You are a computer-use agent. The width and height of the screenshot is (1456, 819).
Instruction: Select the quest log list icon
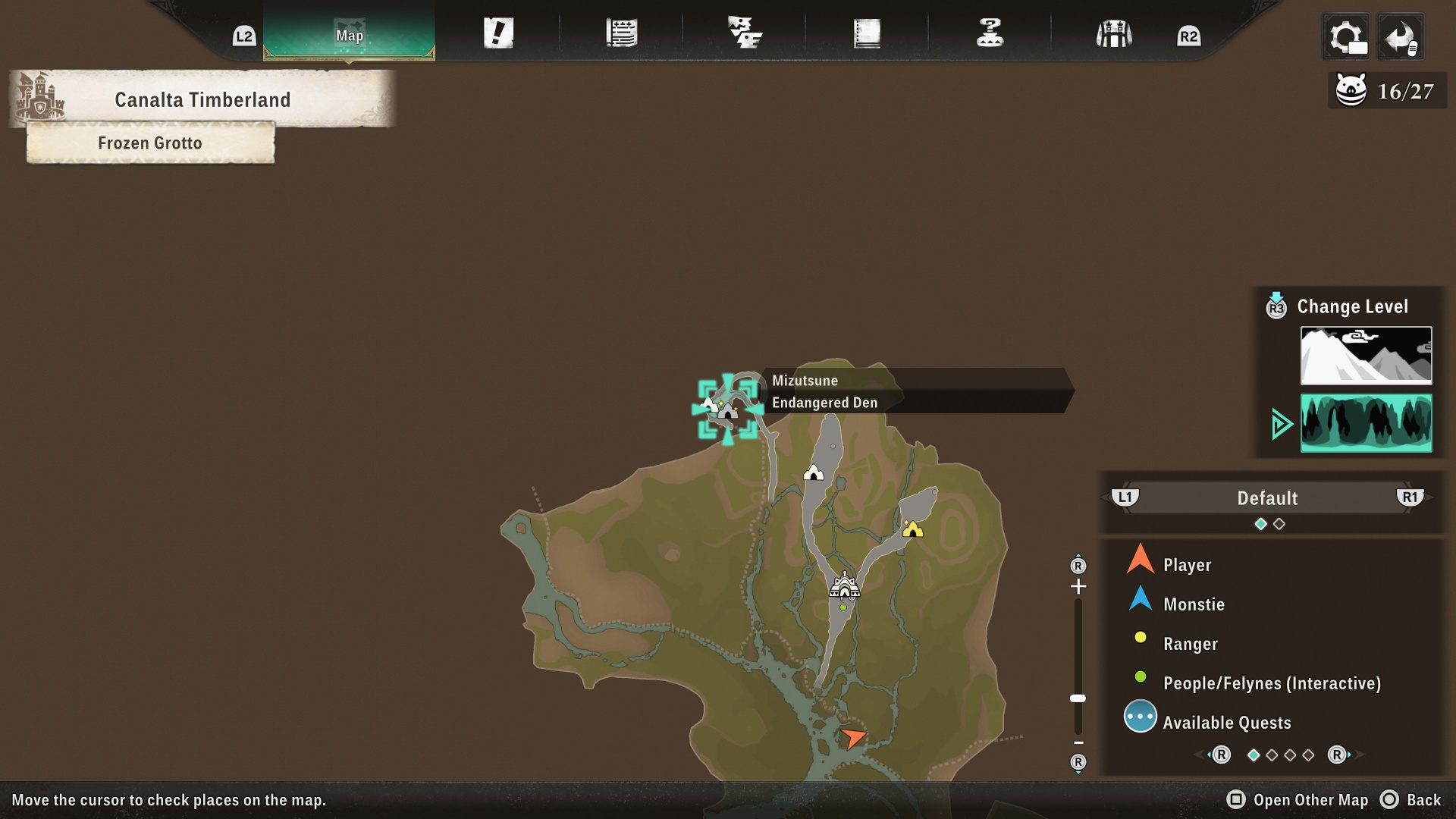point(622,32)
